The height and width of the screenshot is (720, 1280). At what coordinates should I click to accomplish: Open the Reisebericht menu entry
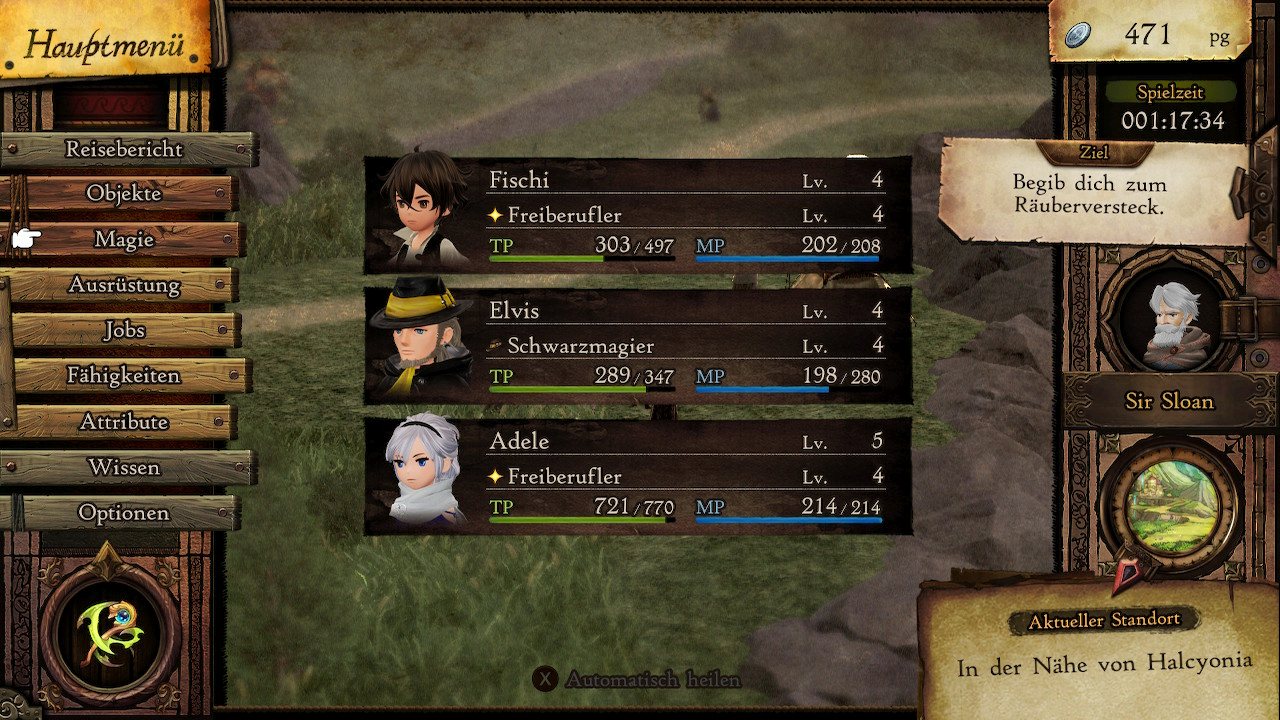coord(124,149)
